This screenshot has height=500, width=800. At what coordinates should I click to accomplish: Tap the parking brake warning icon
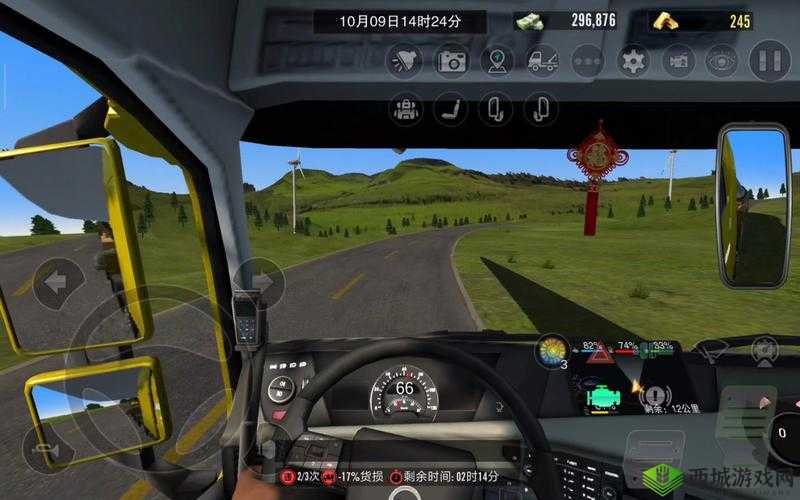[655, 394]
